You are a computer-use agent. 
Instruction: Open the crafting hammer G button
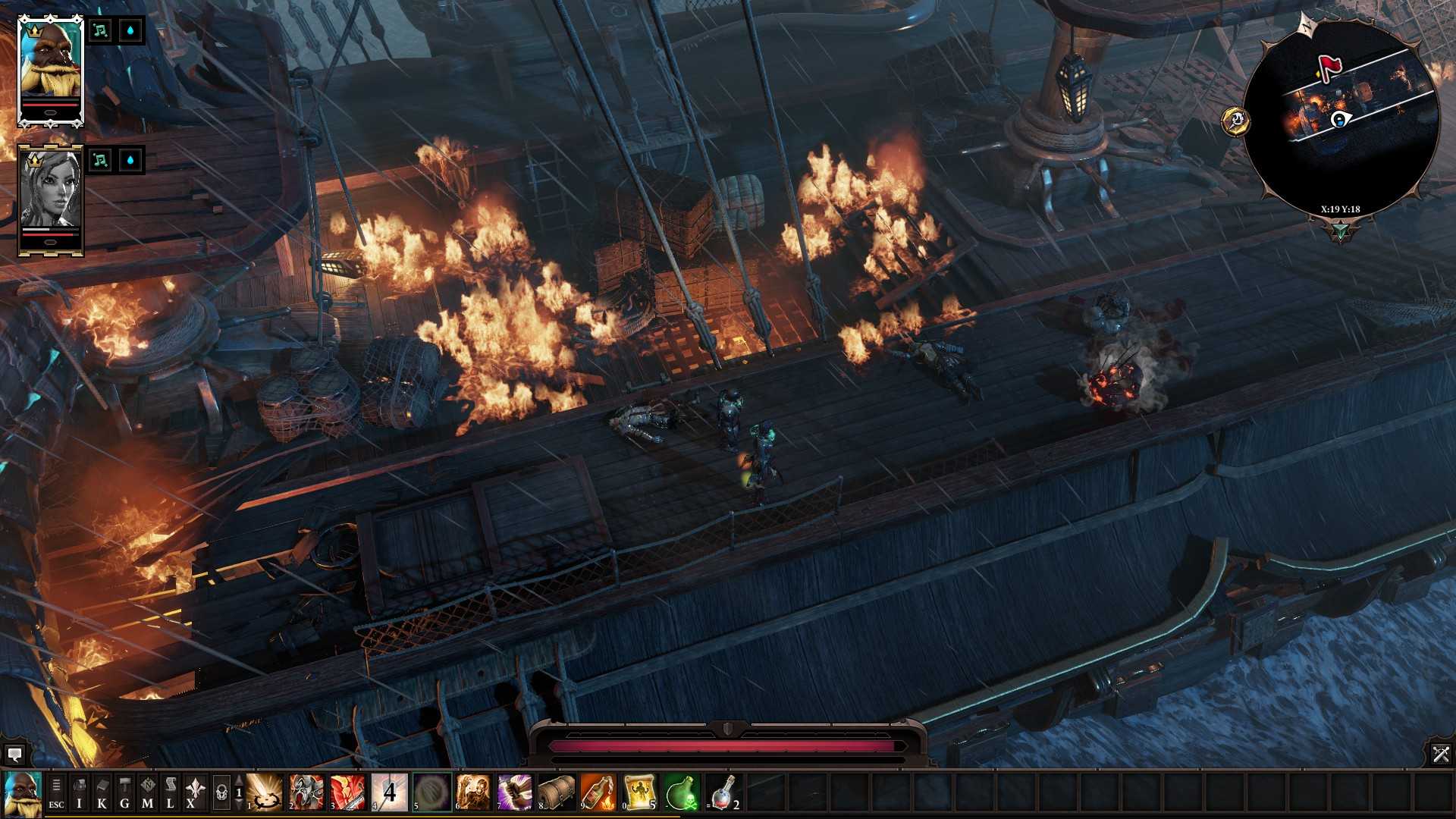pos(124,794)
